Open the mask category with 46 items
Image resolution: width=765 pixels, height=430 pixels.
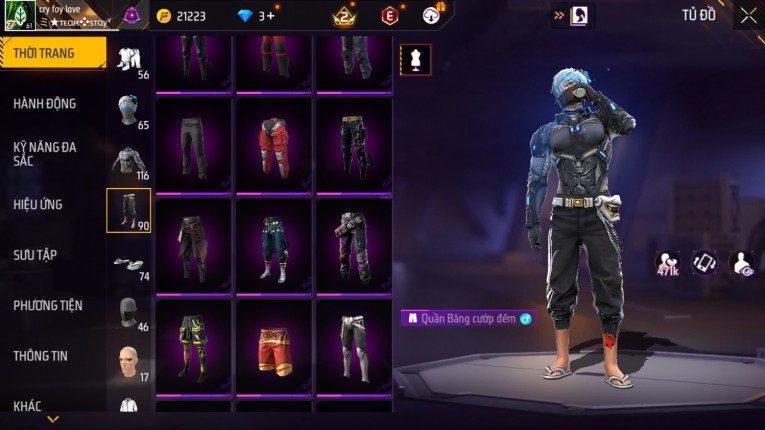coord(129,312)
